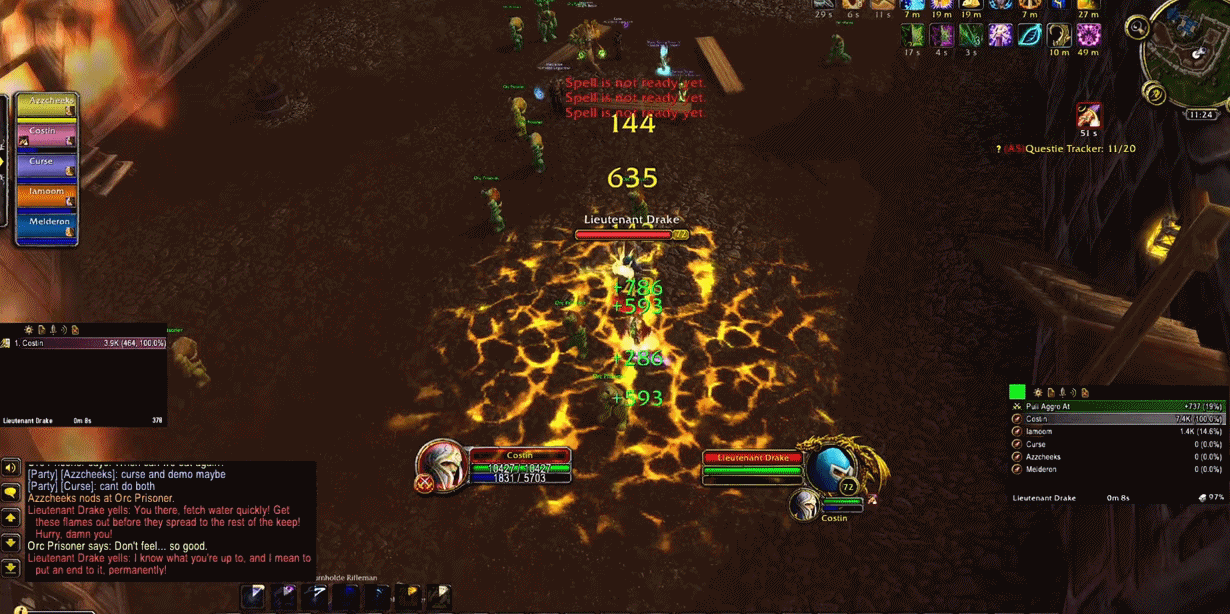Click the minimap magnifying glass tracking button

pyautogui.click(x=1137, y=28)
